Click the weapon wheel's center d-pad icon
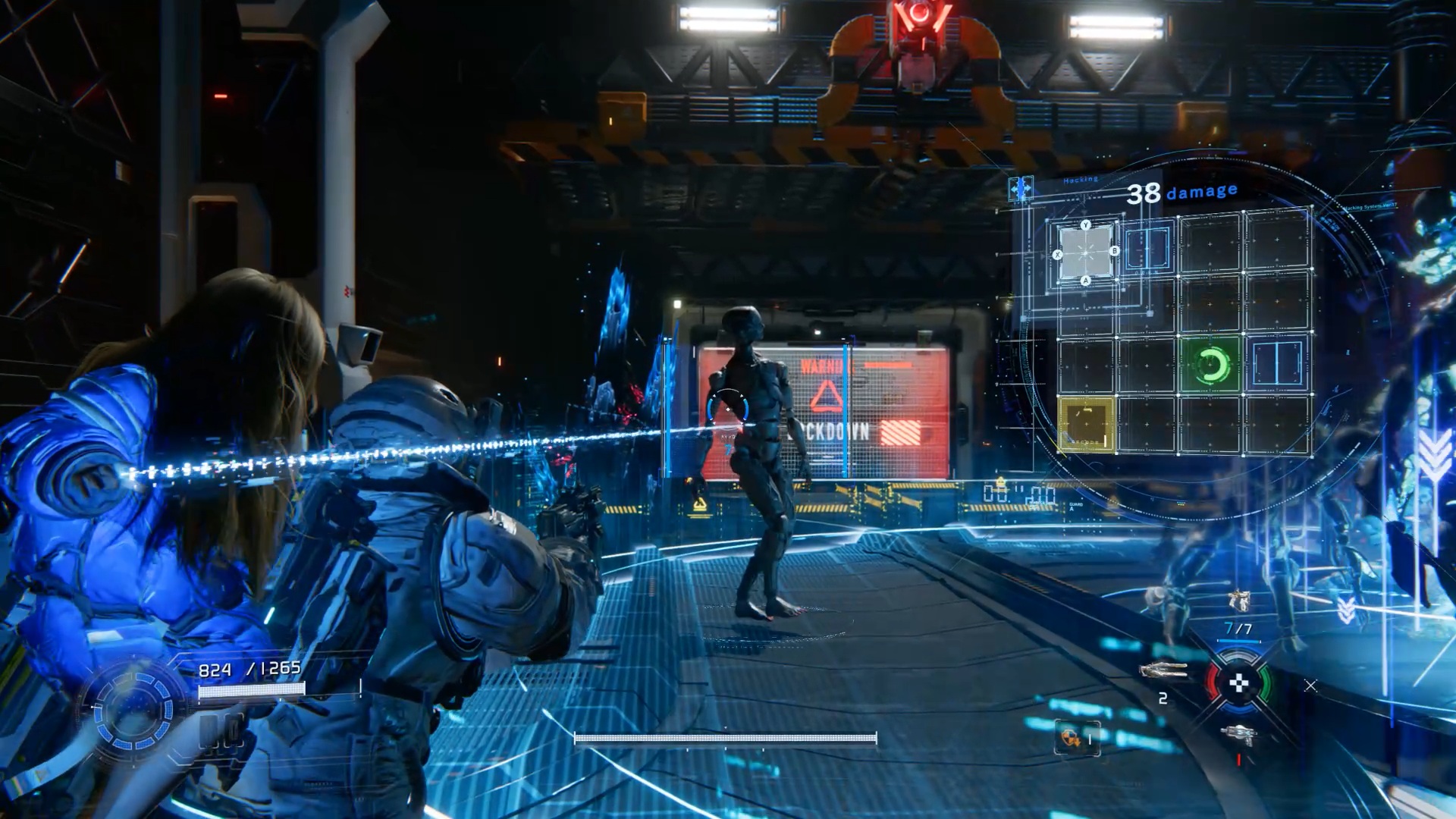1456x819 pixels. [x=1238, y=683]
